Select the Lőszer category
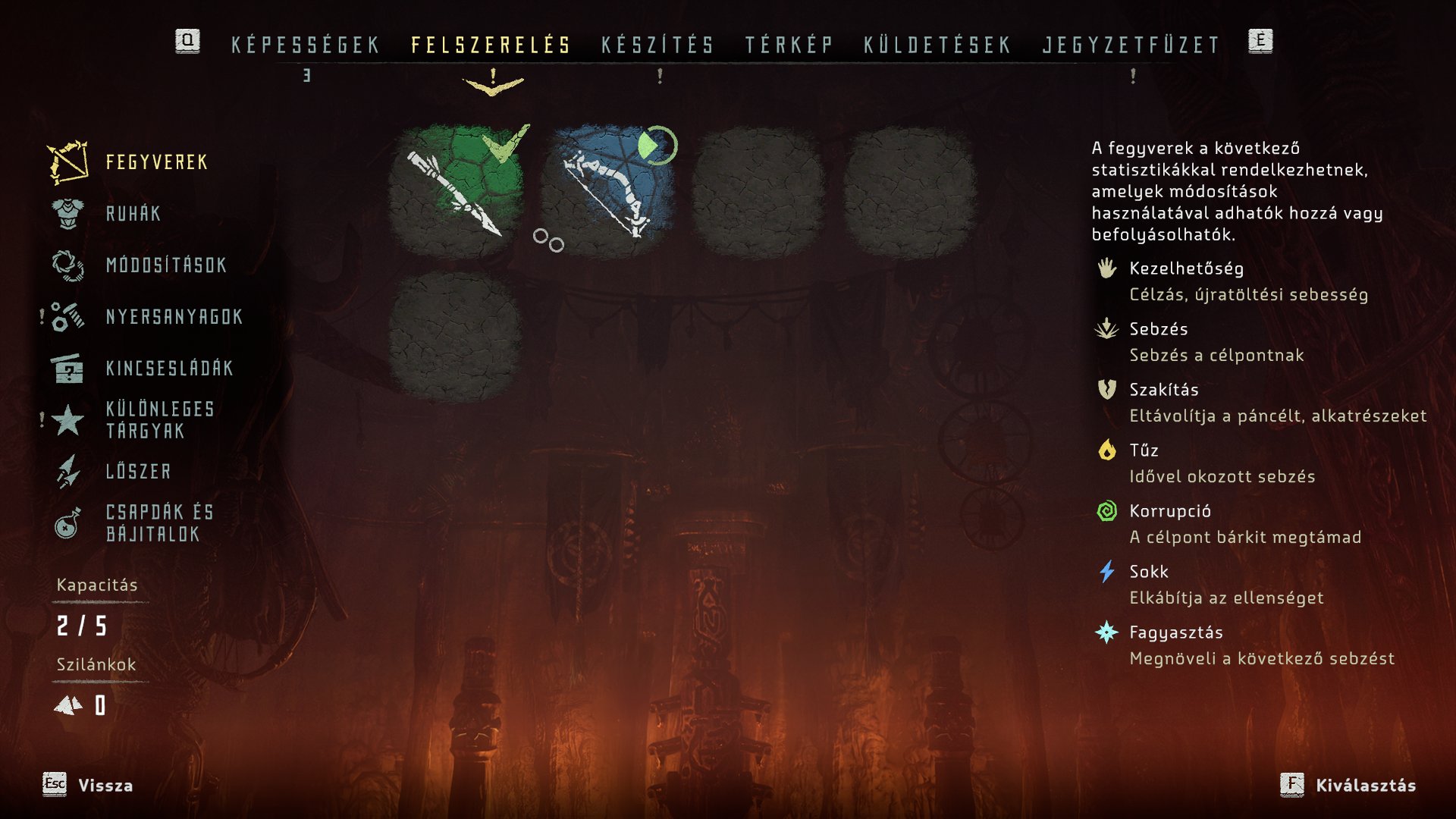The width and height of the screenshot is (1456, 819). 139,472
